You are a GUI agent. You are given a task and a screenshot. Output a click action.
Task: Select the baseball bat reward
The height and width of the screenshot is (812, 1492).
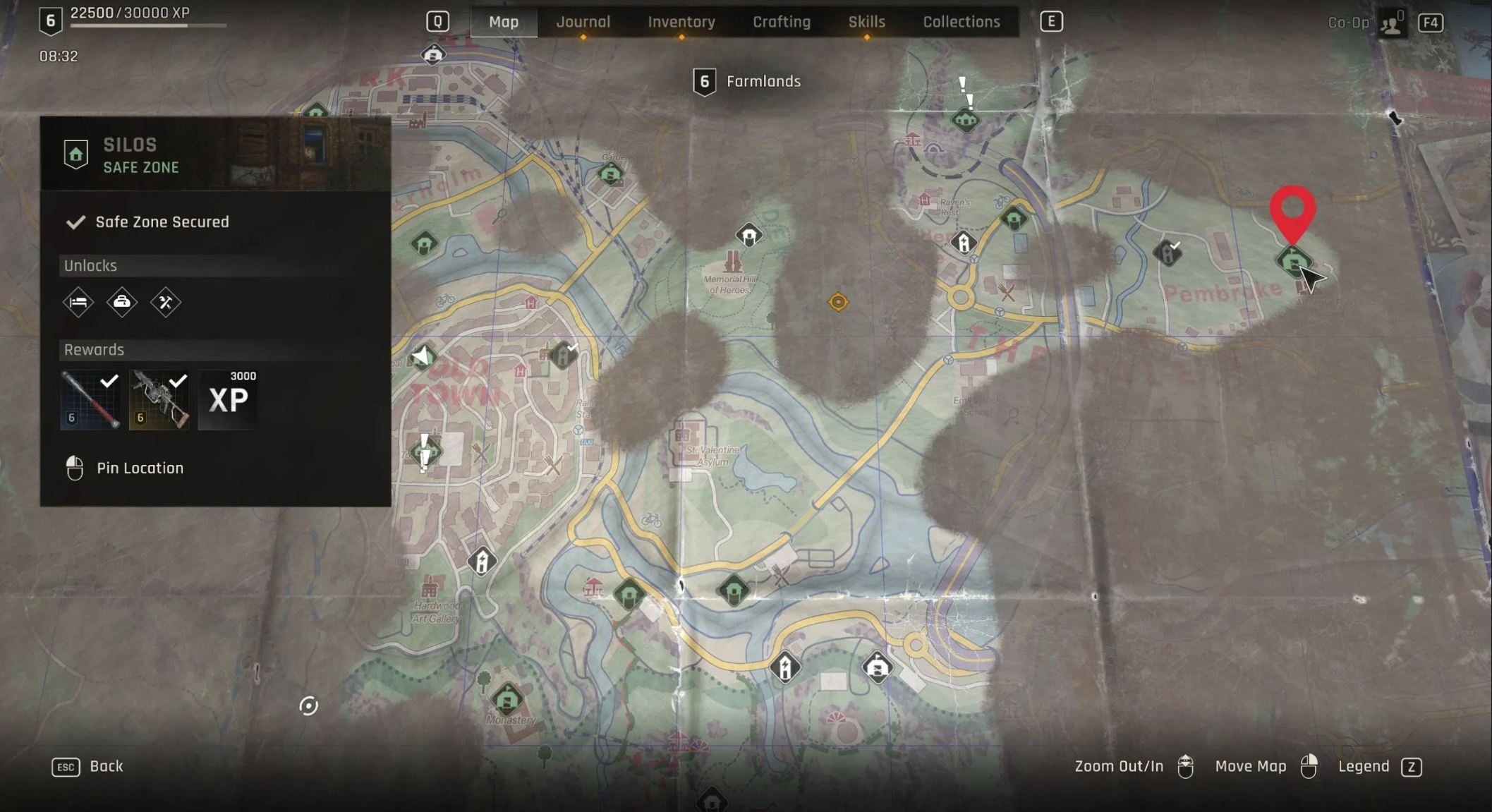[x=90, y=399]
